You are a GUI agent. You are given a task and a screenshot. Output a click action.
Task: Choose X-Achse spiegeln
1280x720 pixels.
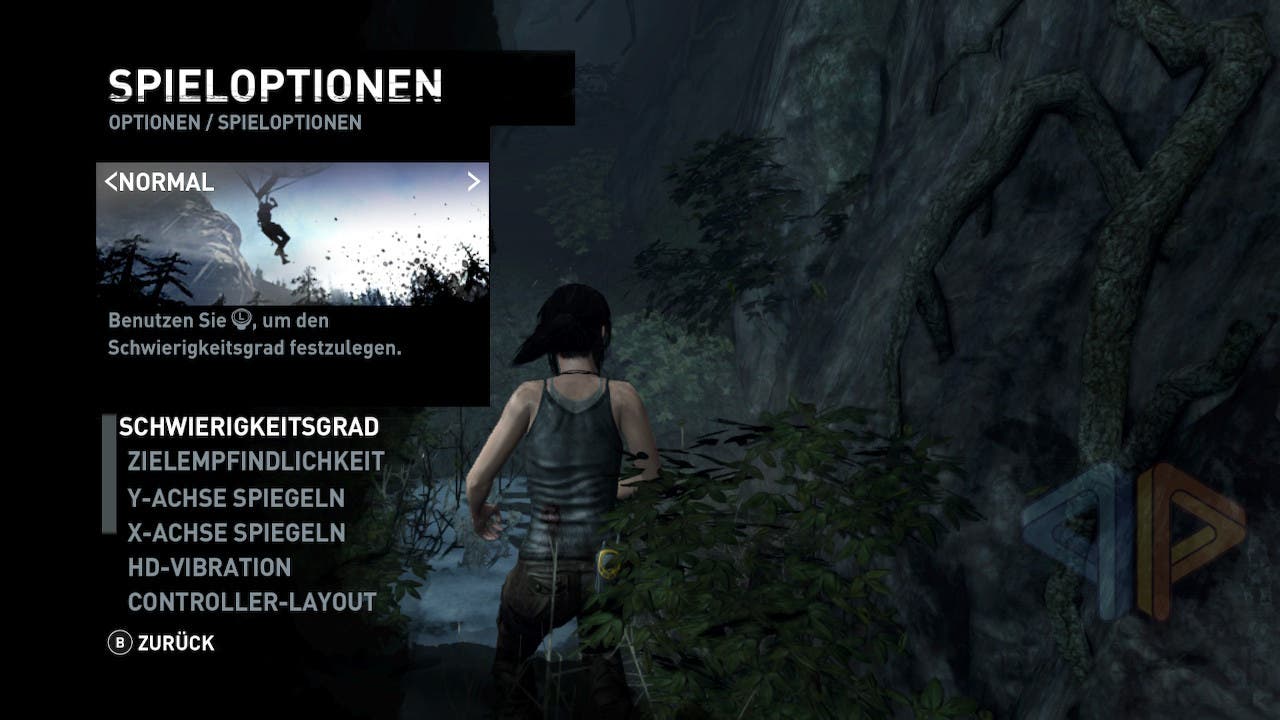(x=236, y=532)
